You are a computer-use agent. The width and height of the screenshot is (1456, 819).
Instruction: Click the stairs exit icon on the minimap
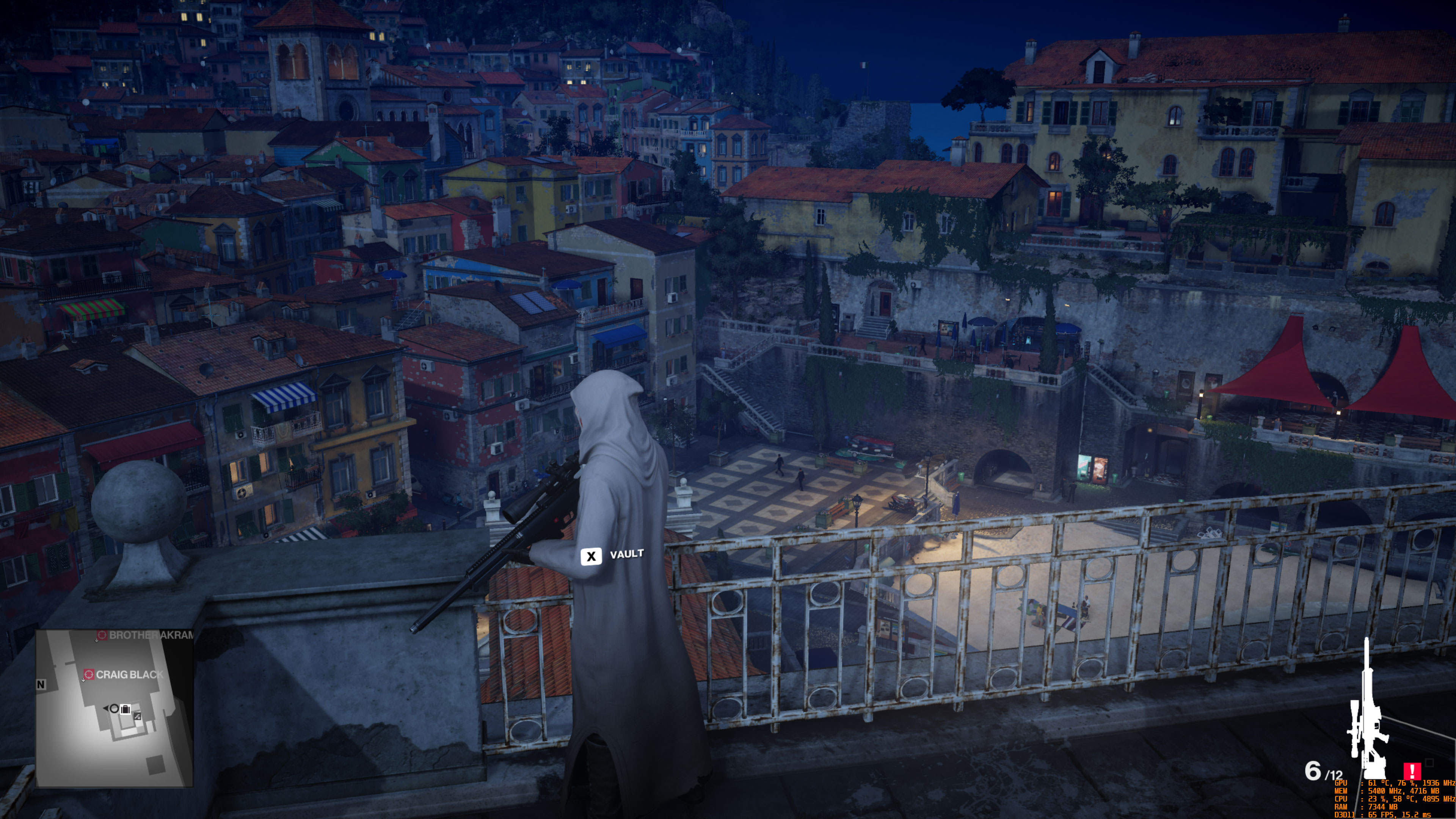pyautogui.click(x=138, y=717)
